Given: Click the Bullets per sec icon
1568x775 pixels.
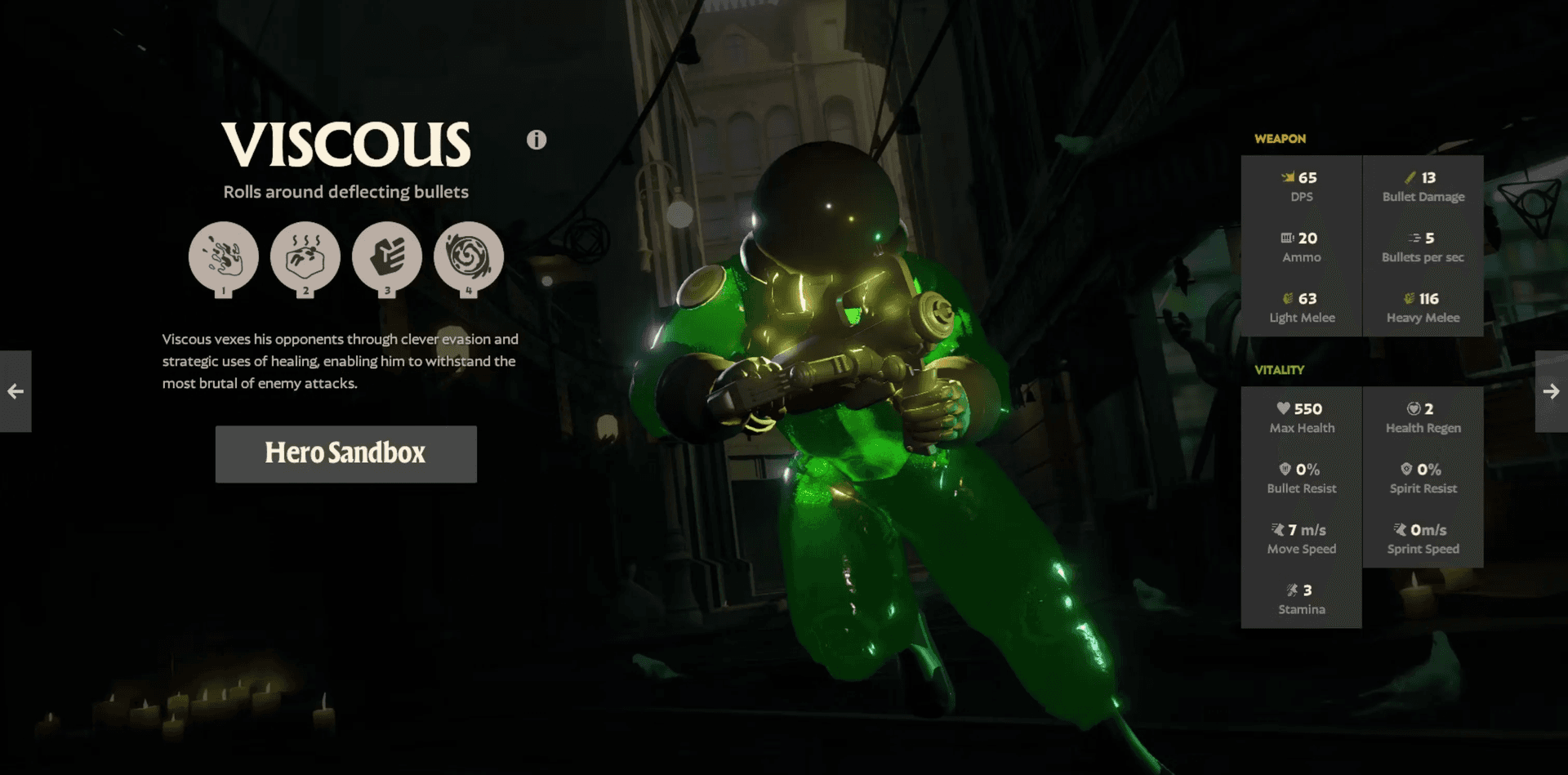Looking at the screenshot, I should click(1412, 238).
